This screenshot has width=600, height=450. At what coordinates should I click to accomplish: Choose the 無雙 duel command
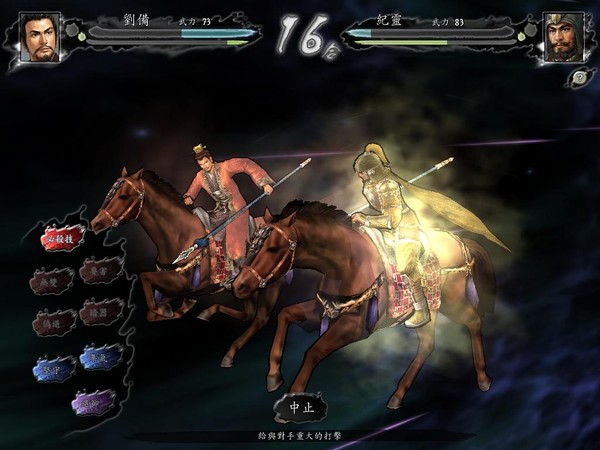51,281
